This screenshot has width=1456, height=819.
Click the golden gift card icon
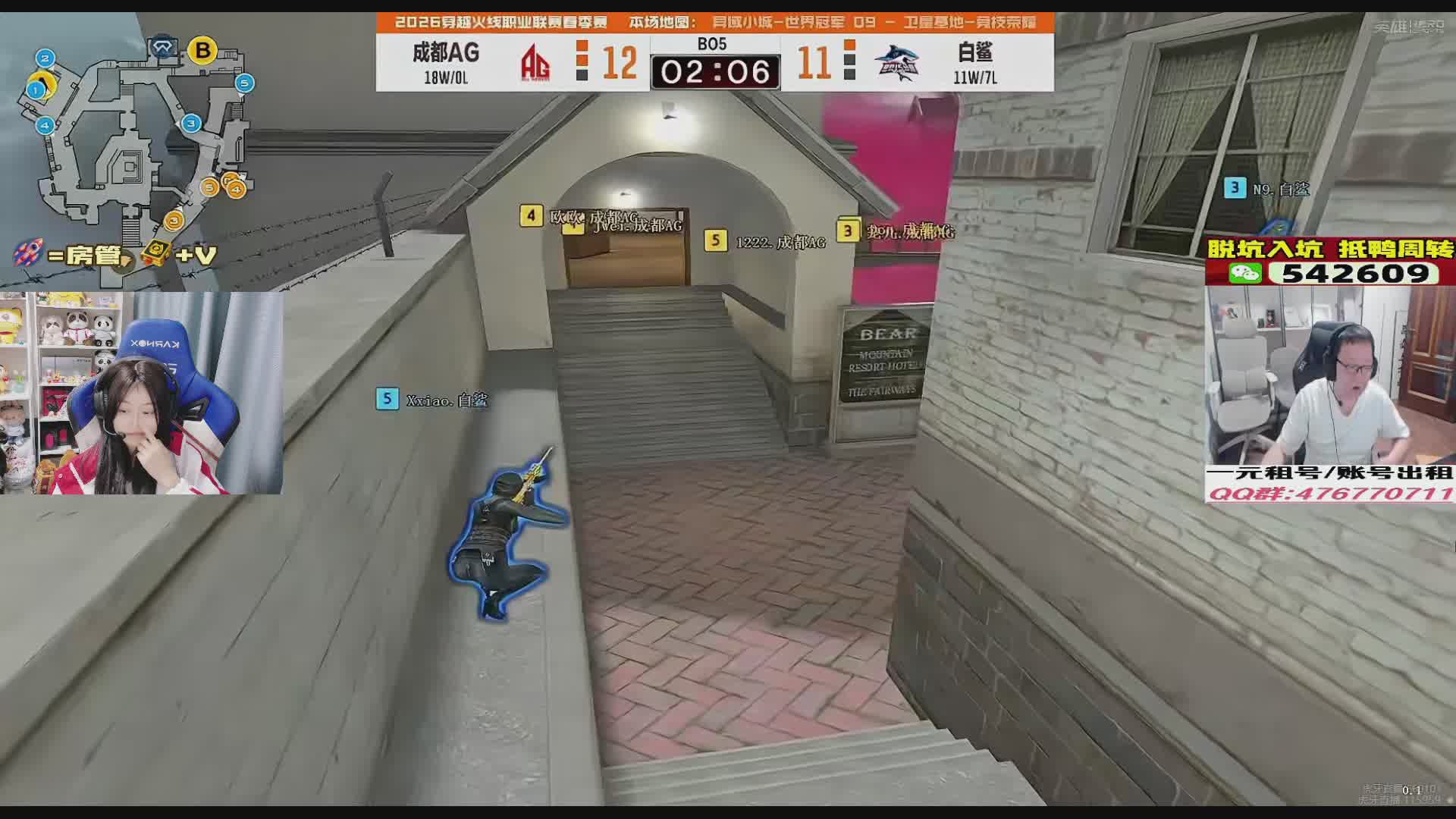point(155,253)
